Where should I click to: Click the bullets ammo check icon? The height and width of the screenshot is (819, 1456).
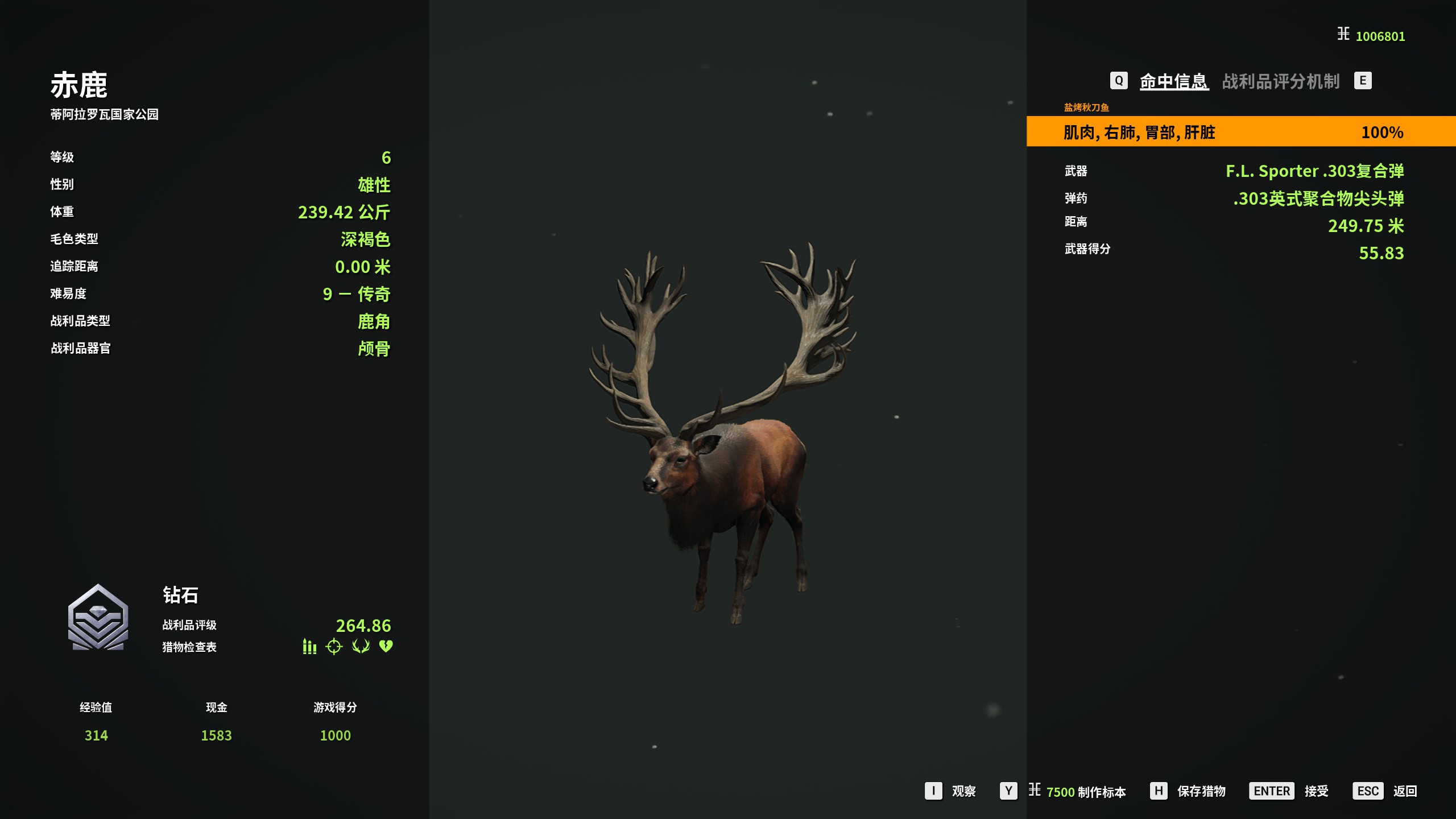point(309,647)
